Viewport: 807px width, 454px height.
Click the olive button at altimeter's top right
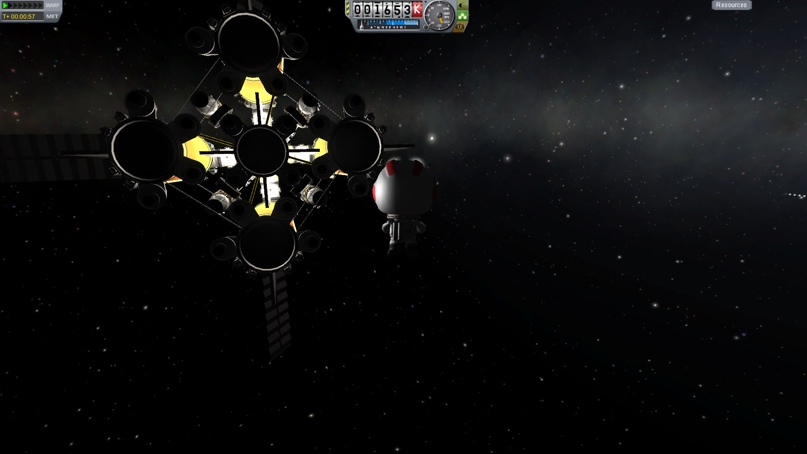[461, 5]
